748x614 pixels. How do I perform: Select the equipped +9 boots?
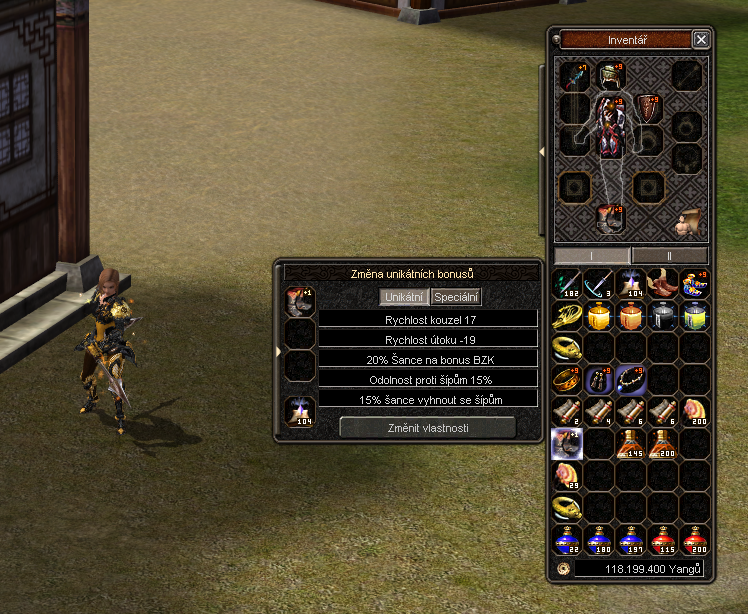pos(610,217)
